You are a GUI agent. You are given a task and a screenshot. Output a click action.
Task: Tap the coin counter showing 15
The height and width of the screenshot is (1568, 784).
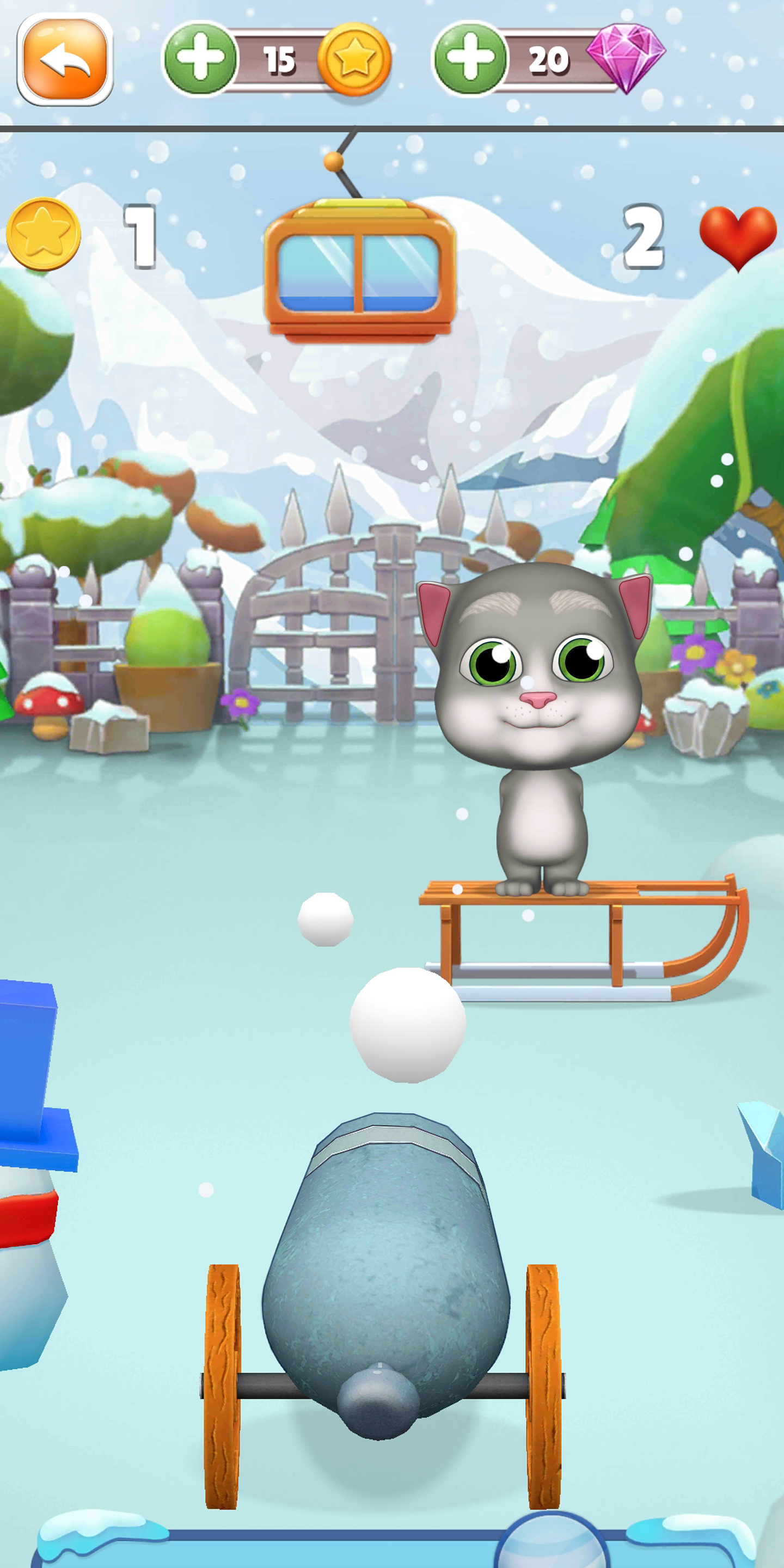click(x=280, y=58)
